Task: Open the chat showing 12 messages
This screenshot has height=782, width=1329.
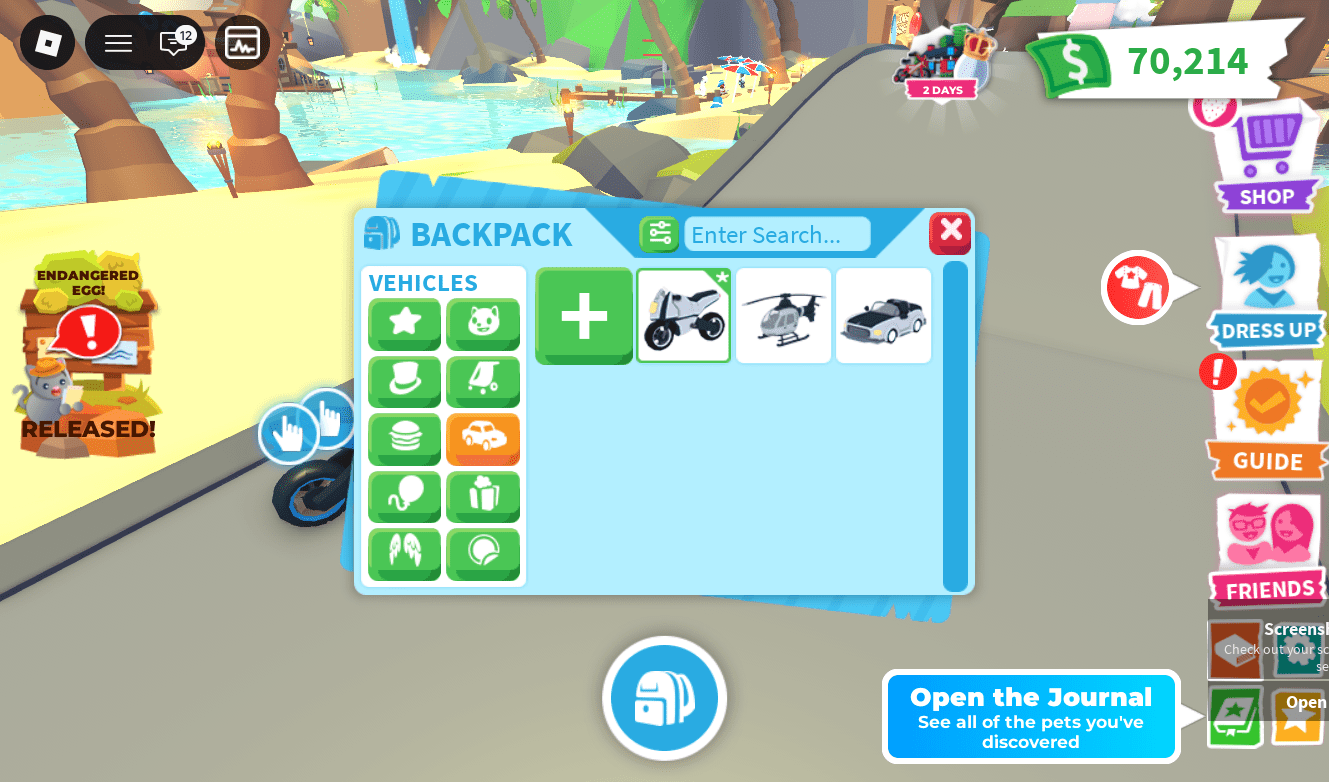Action: pyautogui.click(x=174, y=43)
